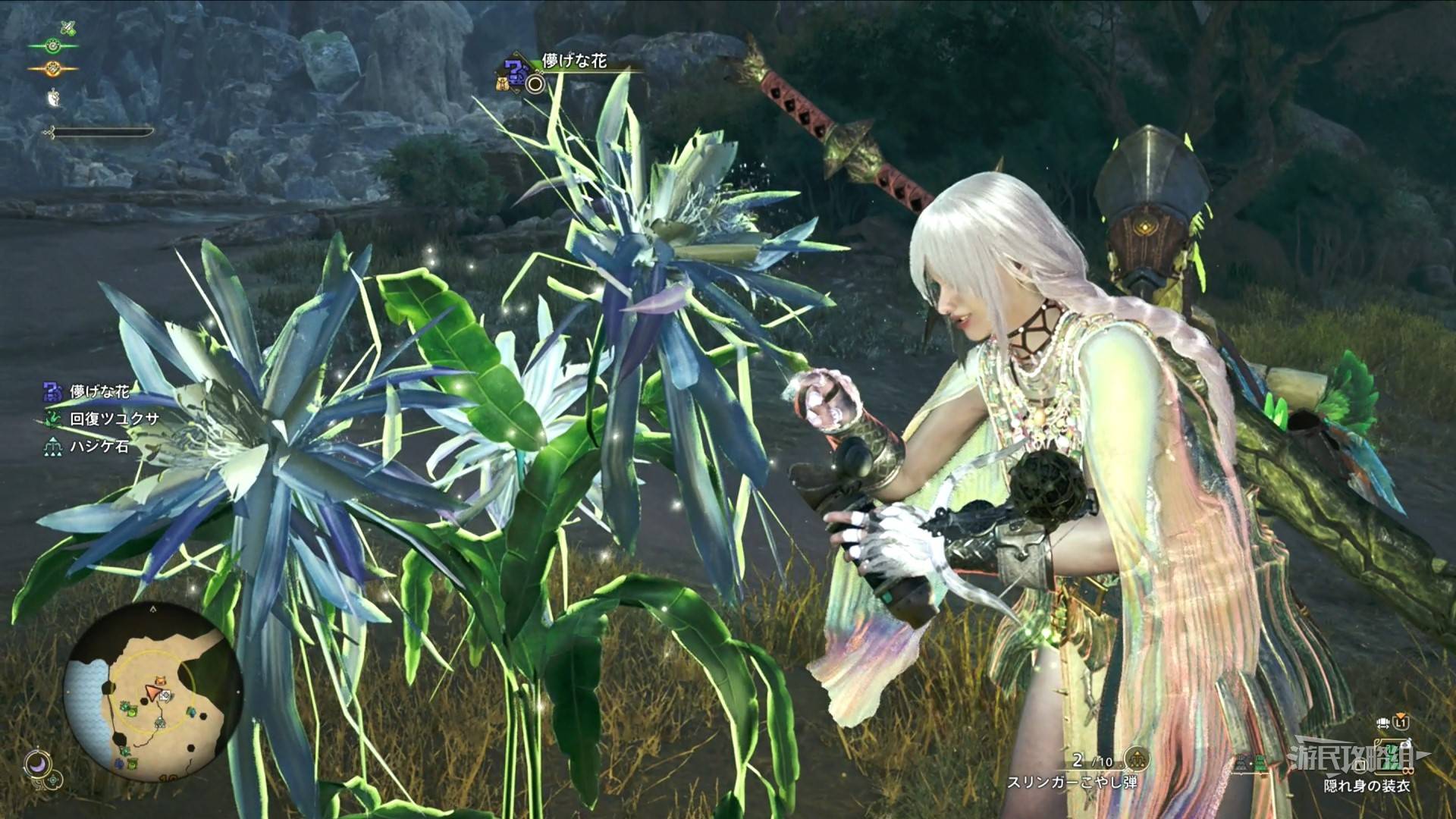Expand the minimap via the north chevron
1456x819 pixels.
click(x=153, y=610)
